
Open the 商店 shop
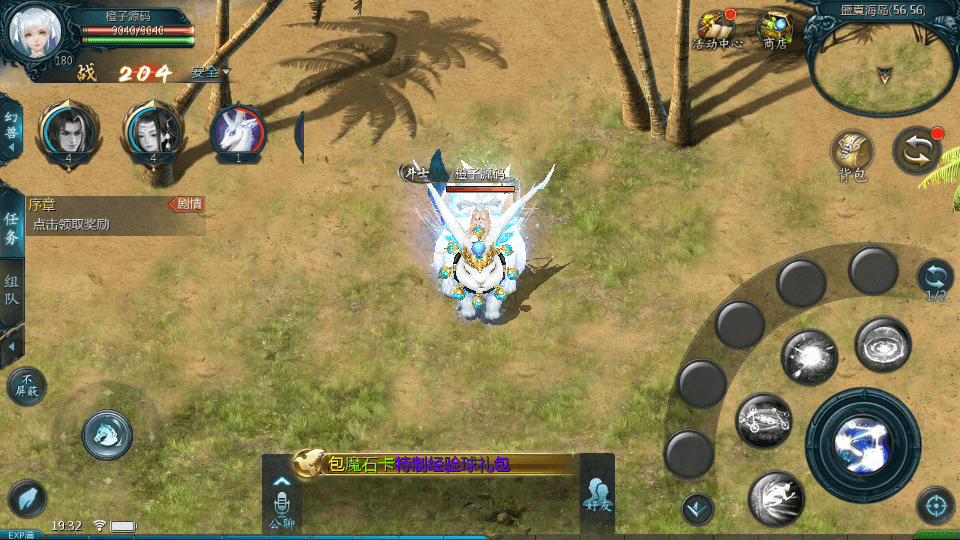point(775,31)
